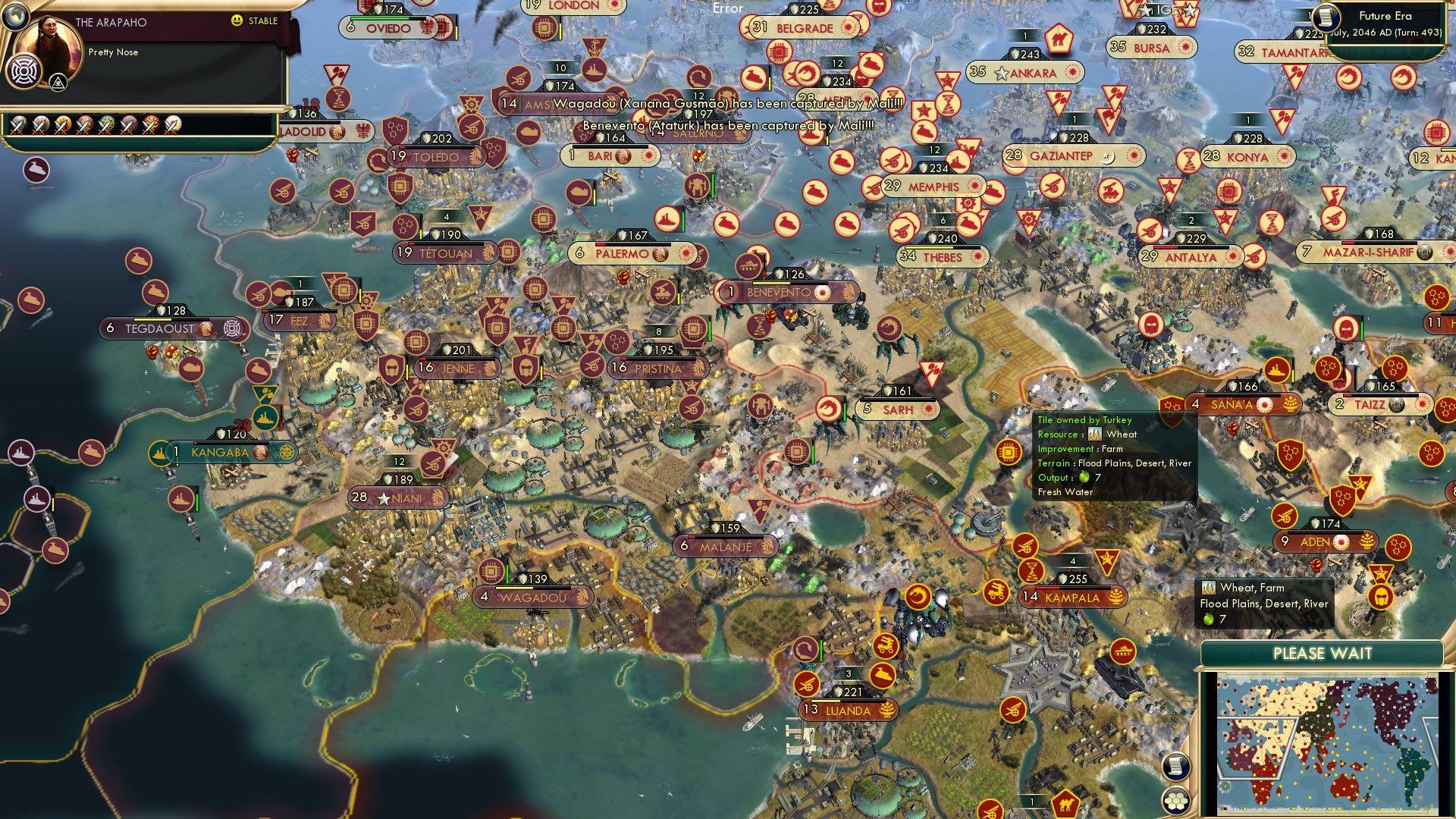Image resolution: width=1456 pixels, height=819 pixels.
Task: Click the smiley face STABLE indicator
Action: point(239,21)
